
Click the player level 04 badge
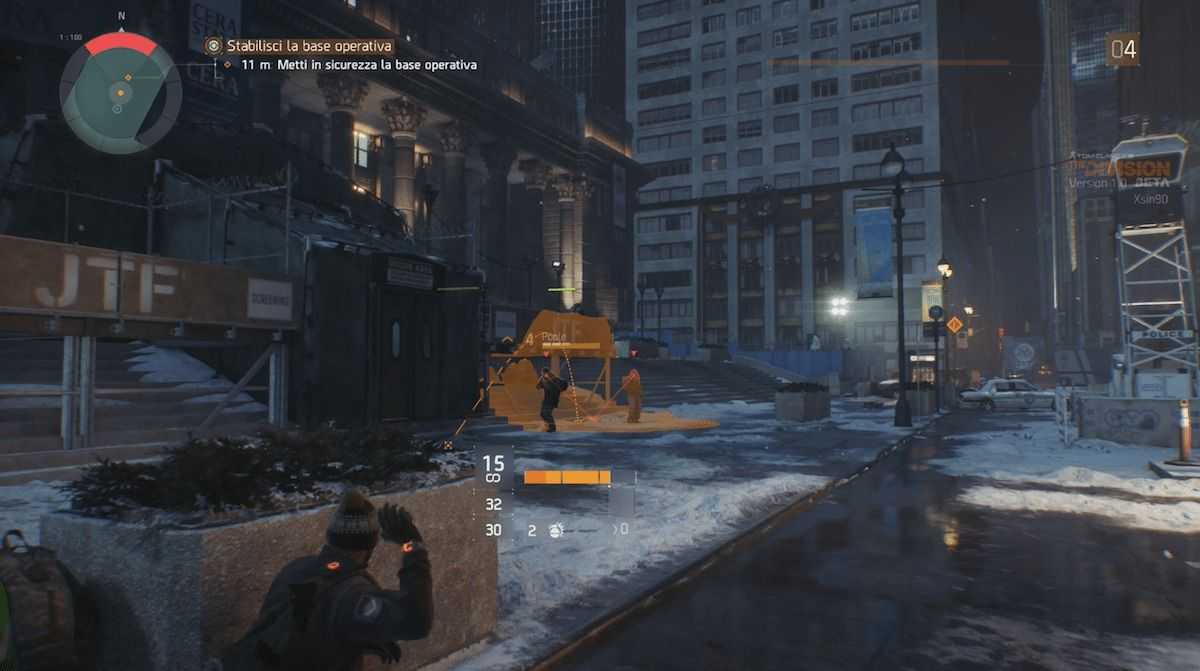coord(1122,49)
